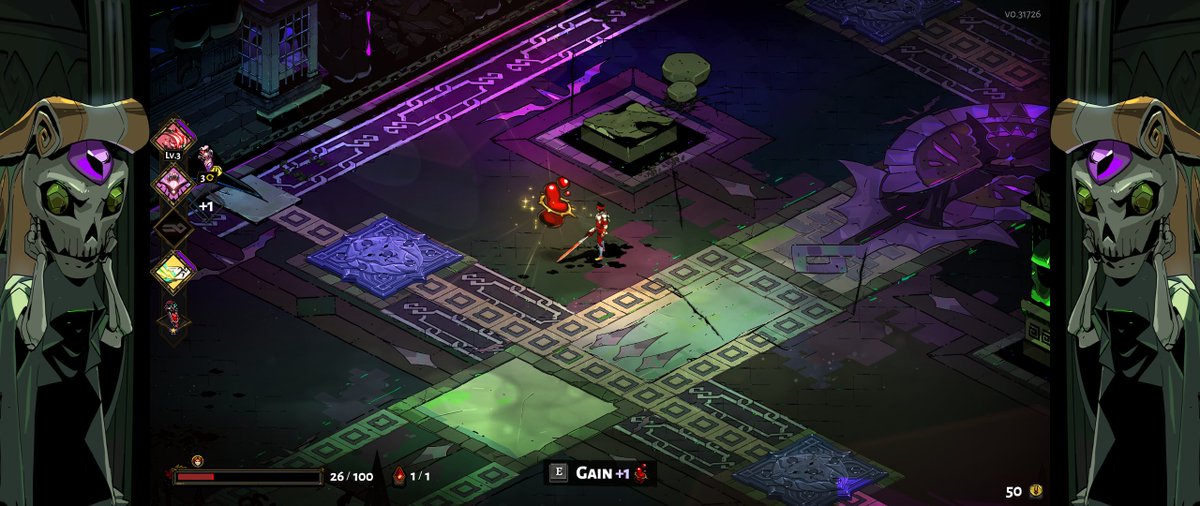Select the pink Lv.3 boon icon
The width and height of the screenshot is (1200, 506).
click(171, 137)
